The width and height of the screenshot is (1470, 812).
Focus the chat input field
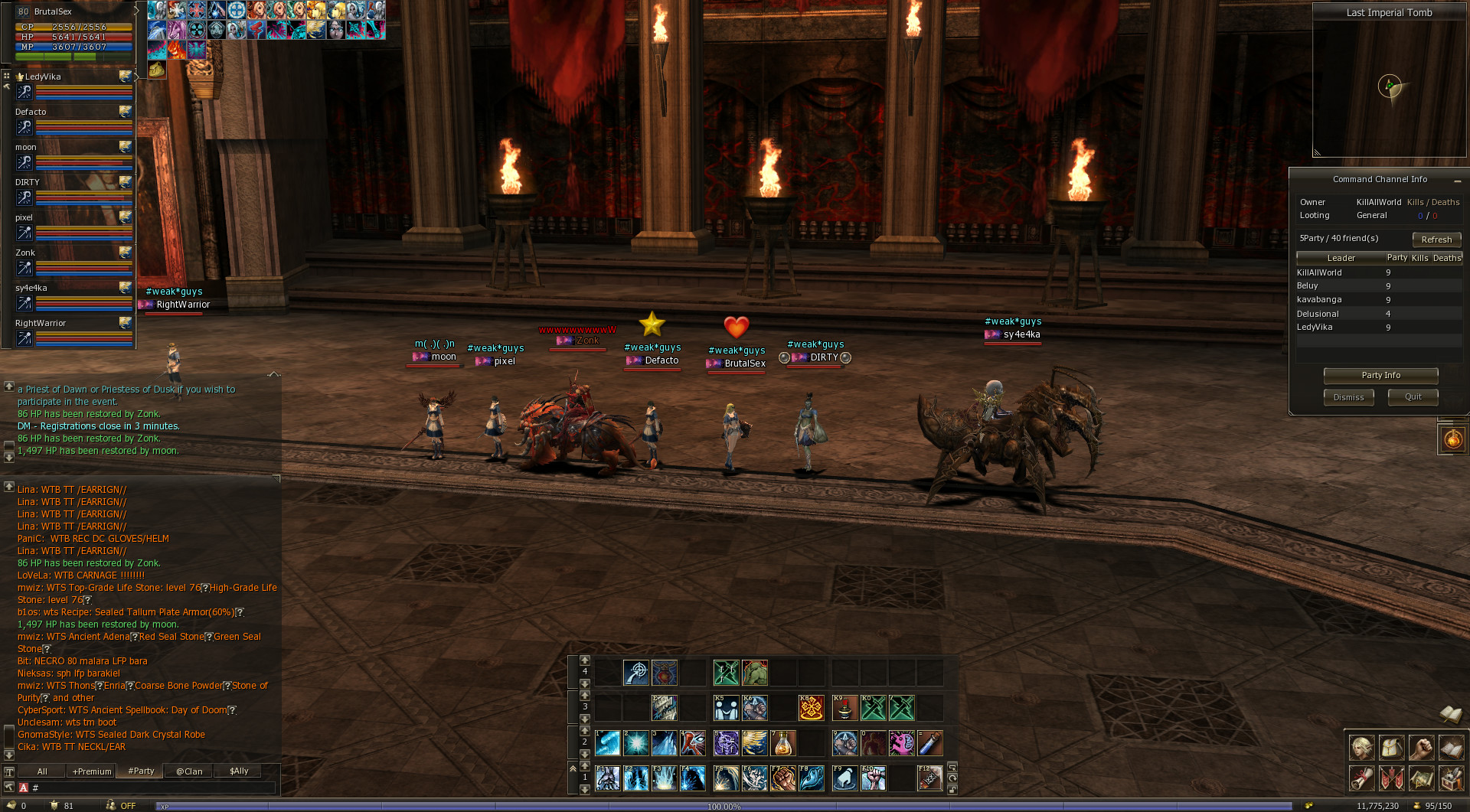click(153, 788)
